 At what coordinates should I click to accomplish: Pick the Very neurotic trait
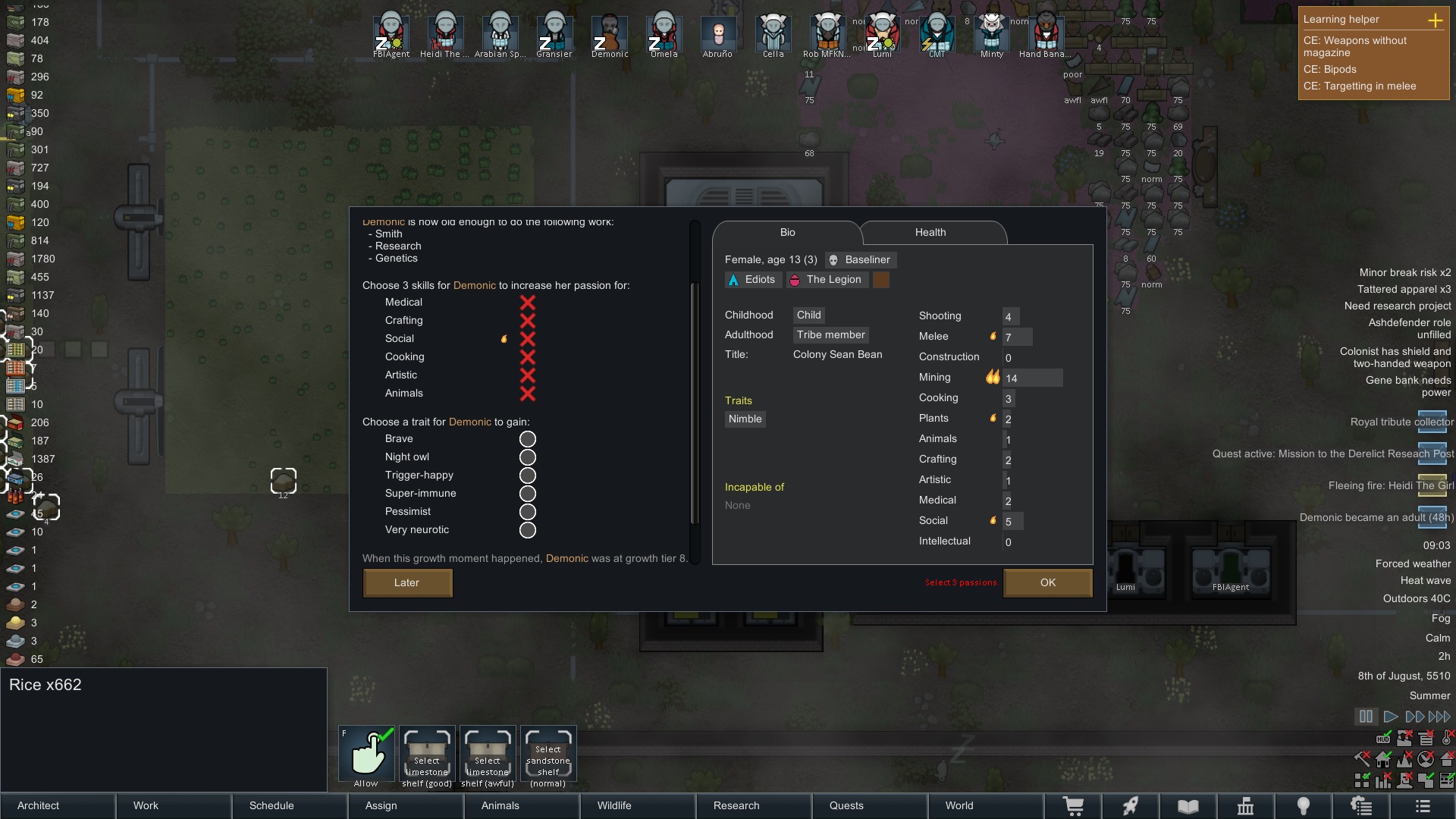pos(527,530)
